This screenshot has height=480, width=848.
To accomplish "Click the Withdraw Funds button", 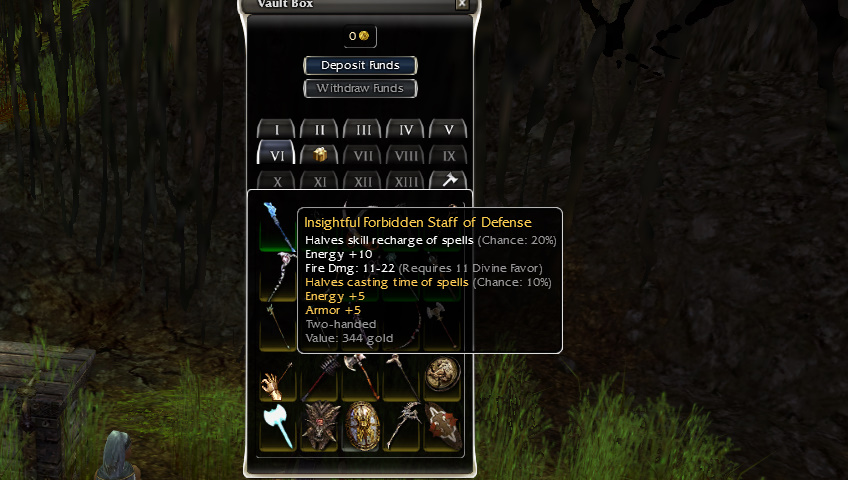I will coord(360,88).
